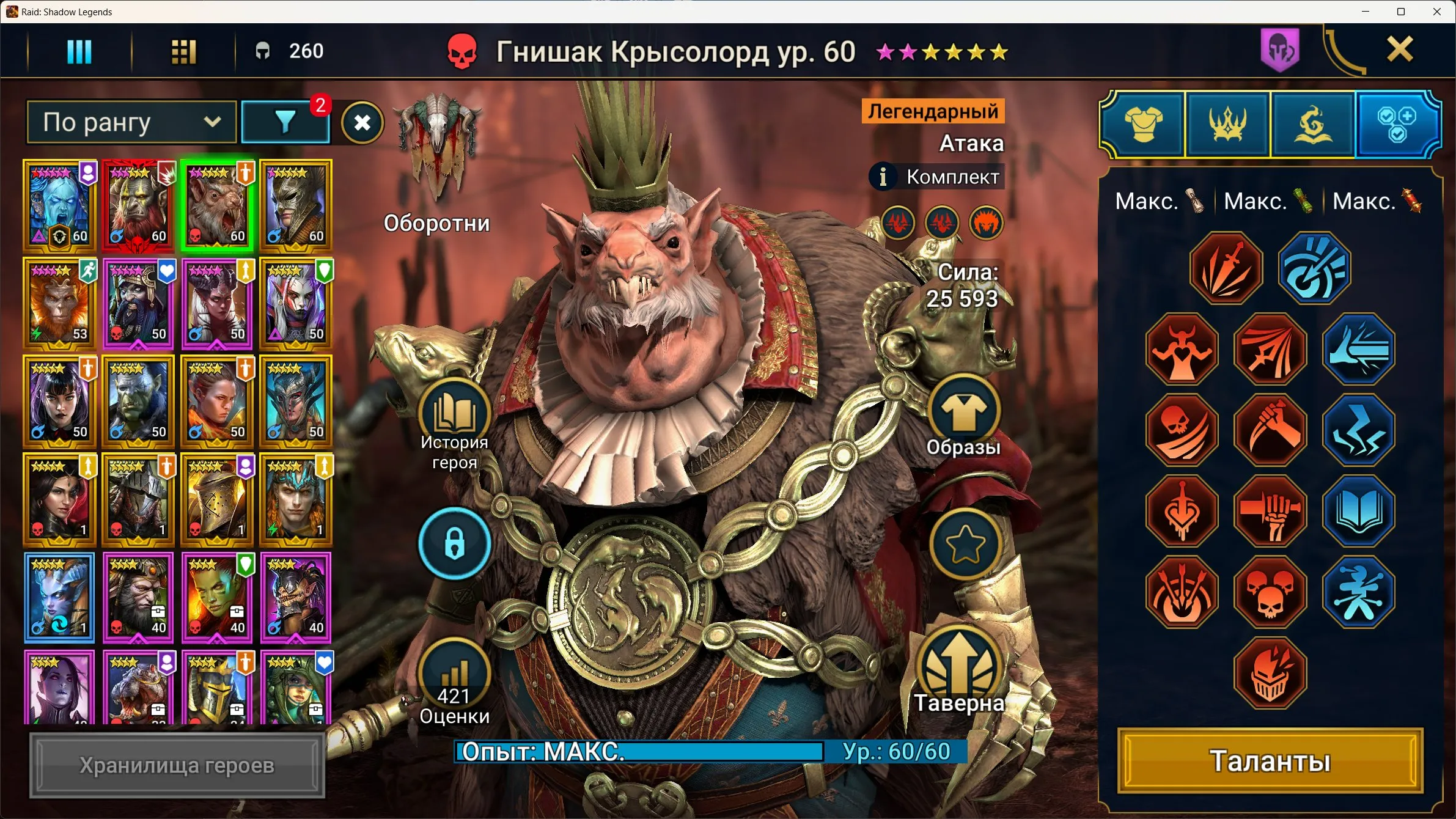Expand the Комплект info panel
Image resolution: width=1456 pixels, height=819 pixels.
pos(936,177)
